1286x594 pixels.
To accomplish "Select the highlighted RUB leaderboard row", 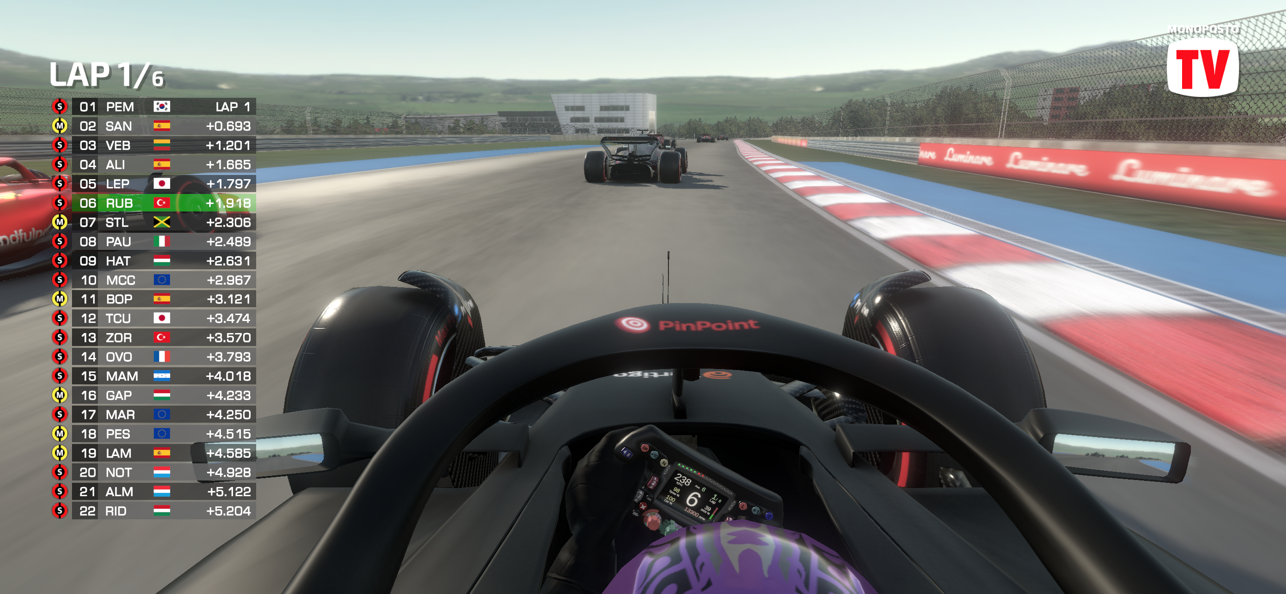I will point(155,203).
